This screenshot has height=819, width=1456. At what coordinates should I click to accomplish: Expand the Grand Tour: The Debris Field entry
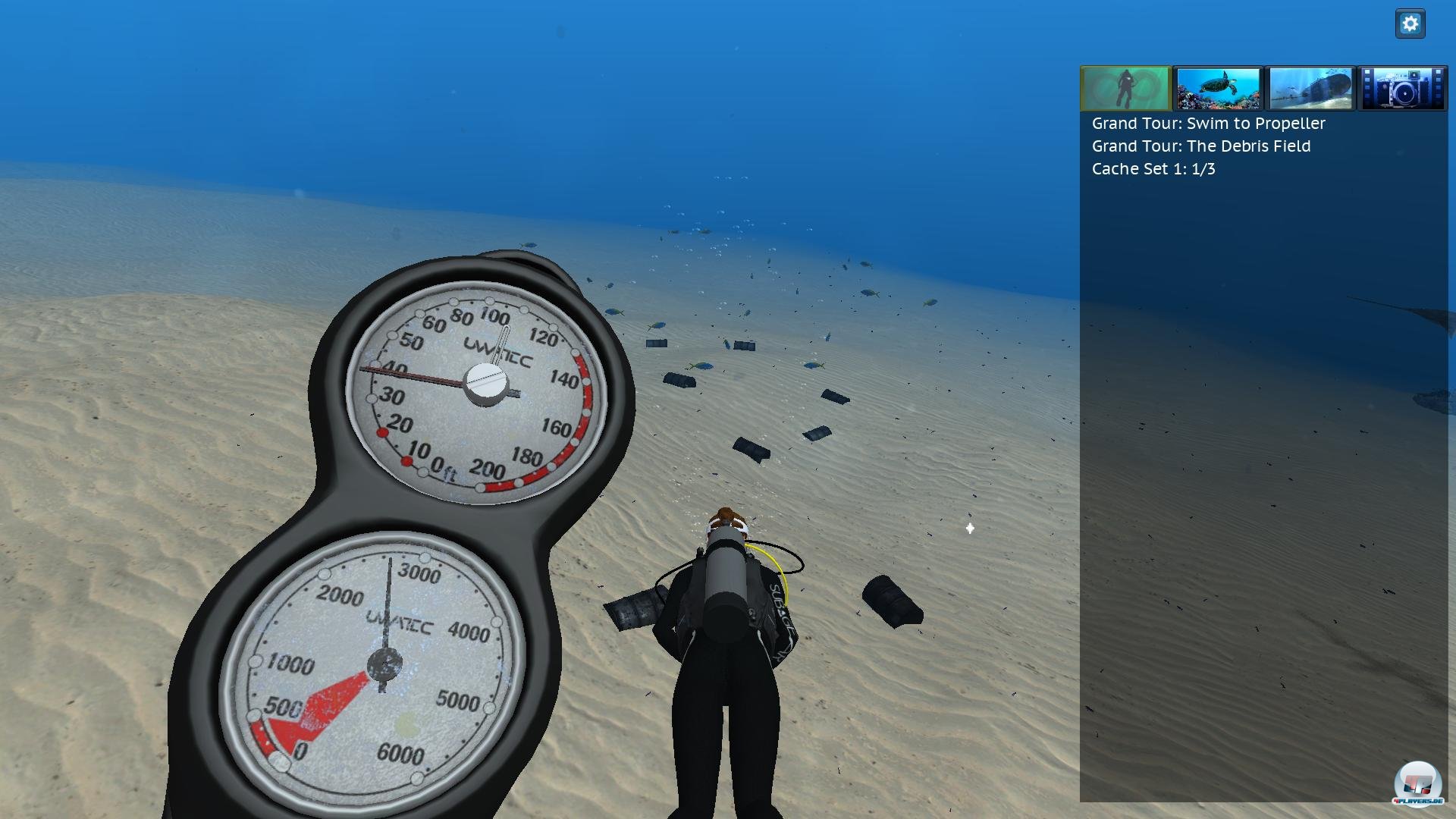pyautogui.click(x=1200, y=146)
